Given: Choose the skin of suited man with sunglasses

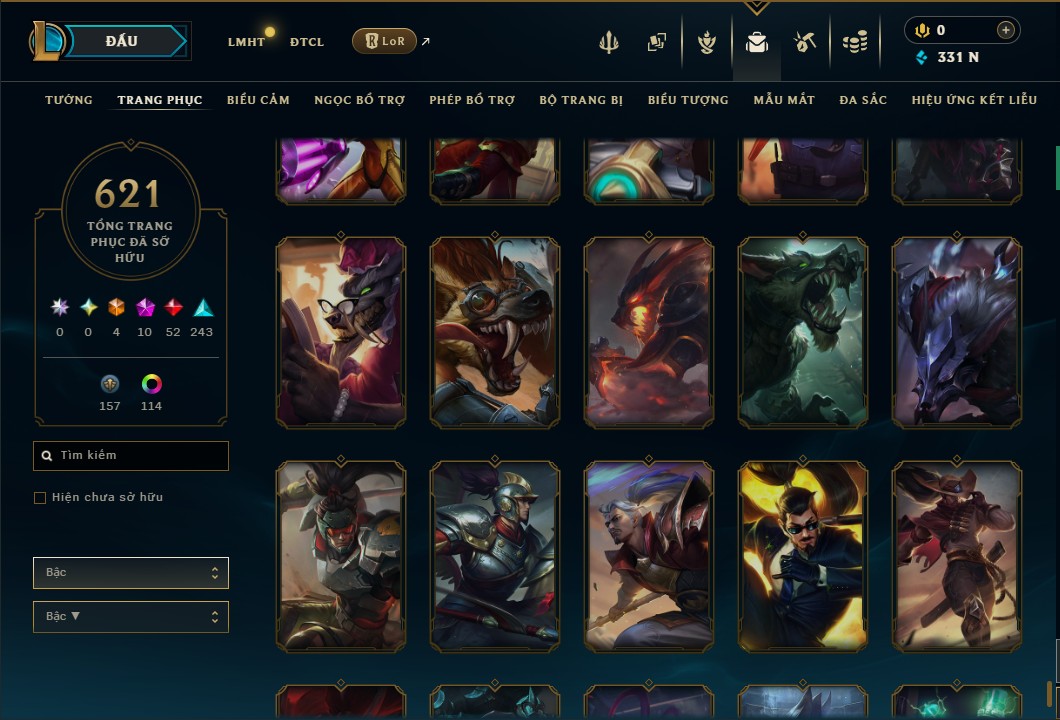Looking at the screenshot, I should click(x=803, y=556).
